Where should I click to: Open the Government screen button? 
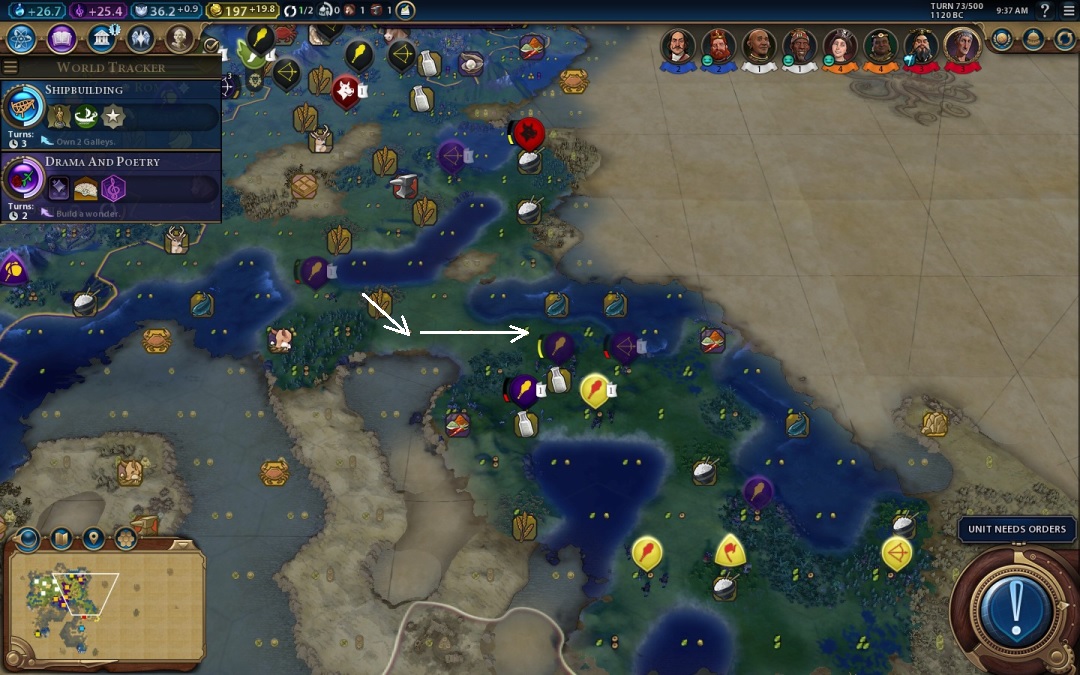pos(101,39)
